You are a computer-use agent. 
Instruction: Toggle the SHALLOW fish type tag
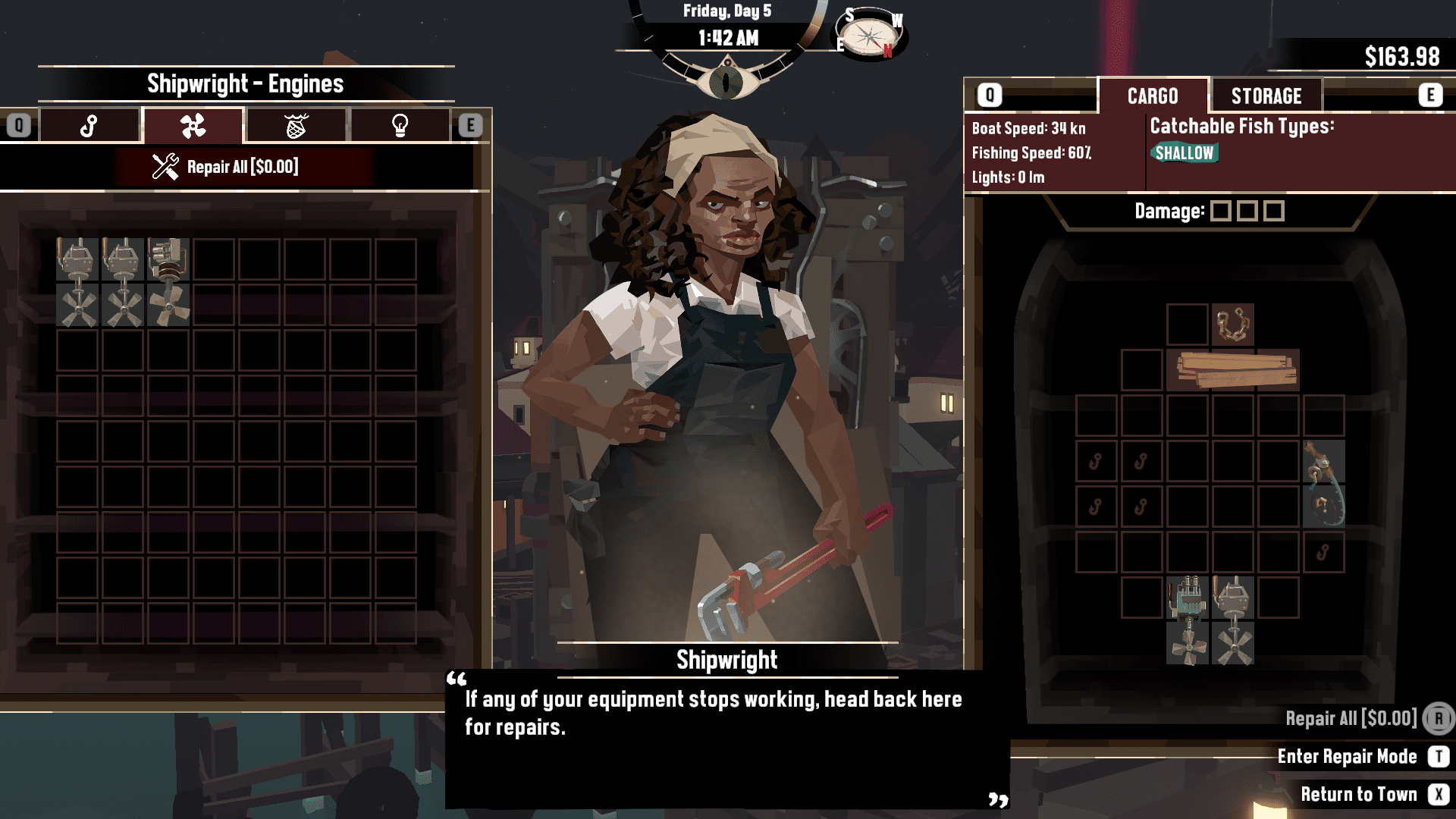pyautogui.click(x=1185, y=152)
